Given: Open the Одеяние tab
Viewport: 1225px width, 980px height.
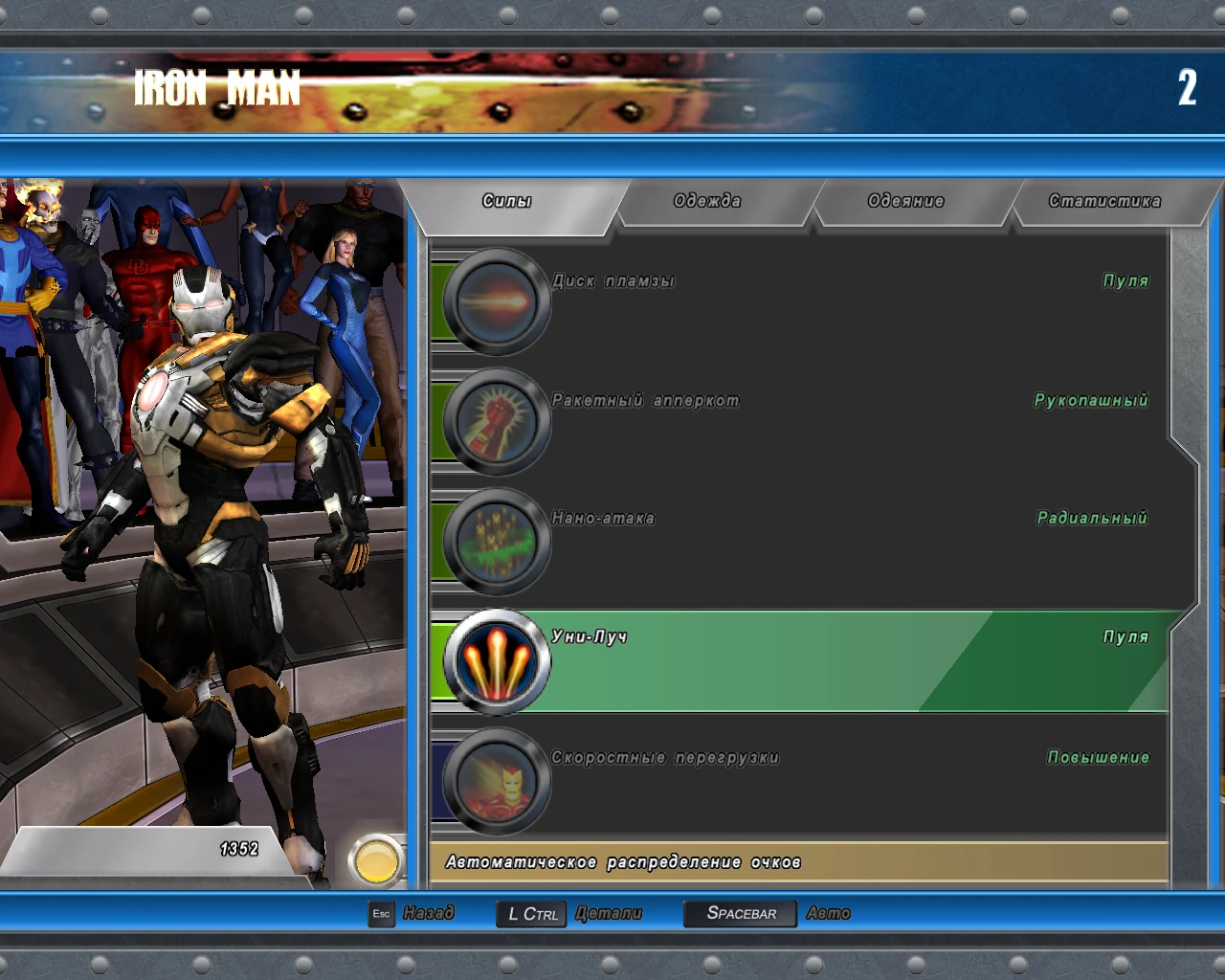Looking at the screenshot, I should point(905,201).
